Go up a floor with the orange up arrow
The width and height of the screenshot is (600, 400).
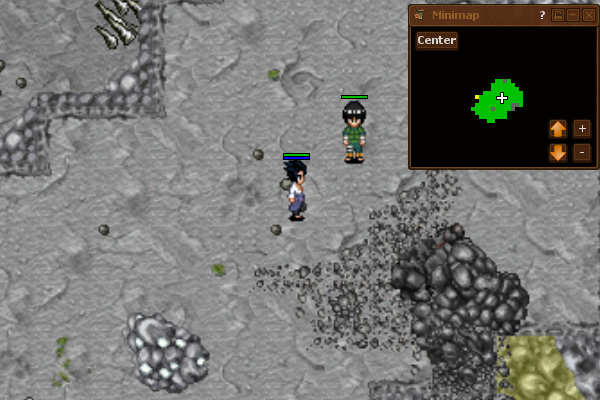558,129
